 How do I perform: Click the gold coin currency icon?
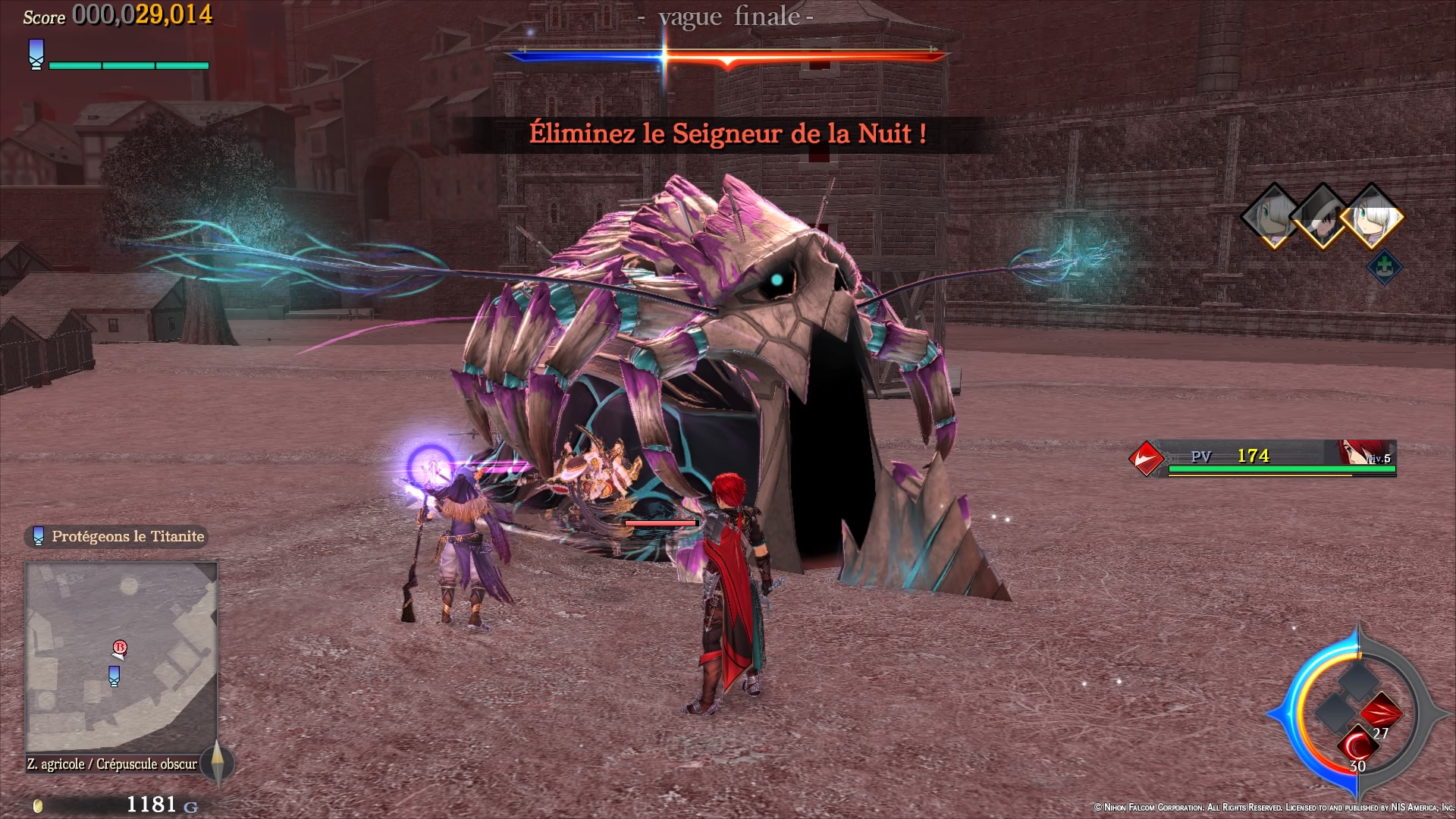(39, 805)
